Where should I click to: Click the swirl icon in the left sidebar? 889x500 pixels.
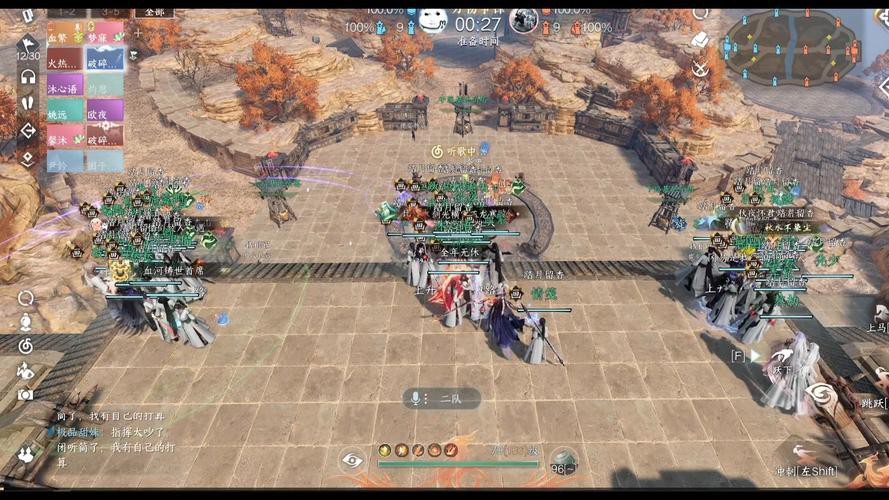pos(26,345)
